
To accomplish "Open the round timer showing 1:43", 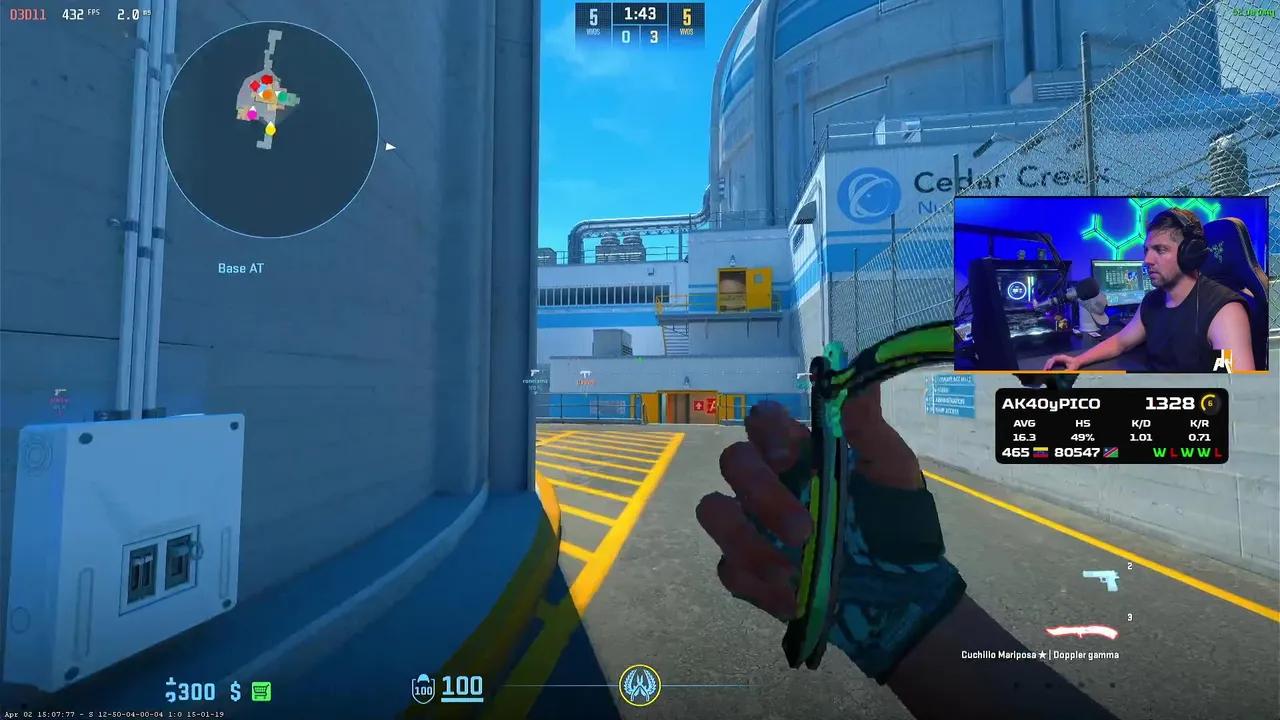I will (x=640, y=15).
